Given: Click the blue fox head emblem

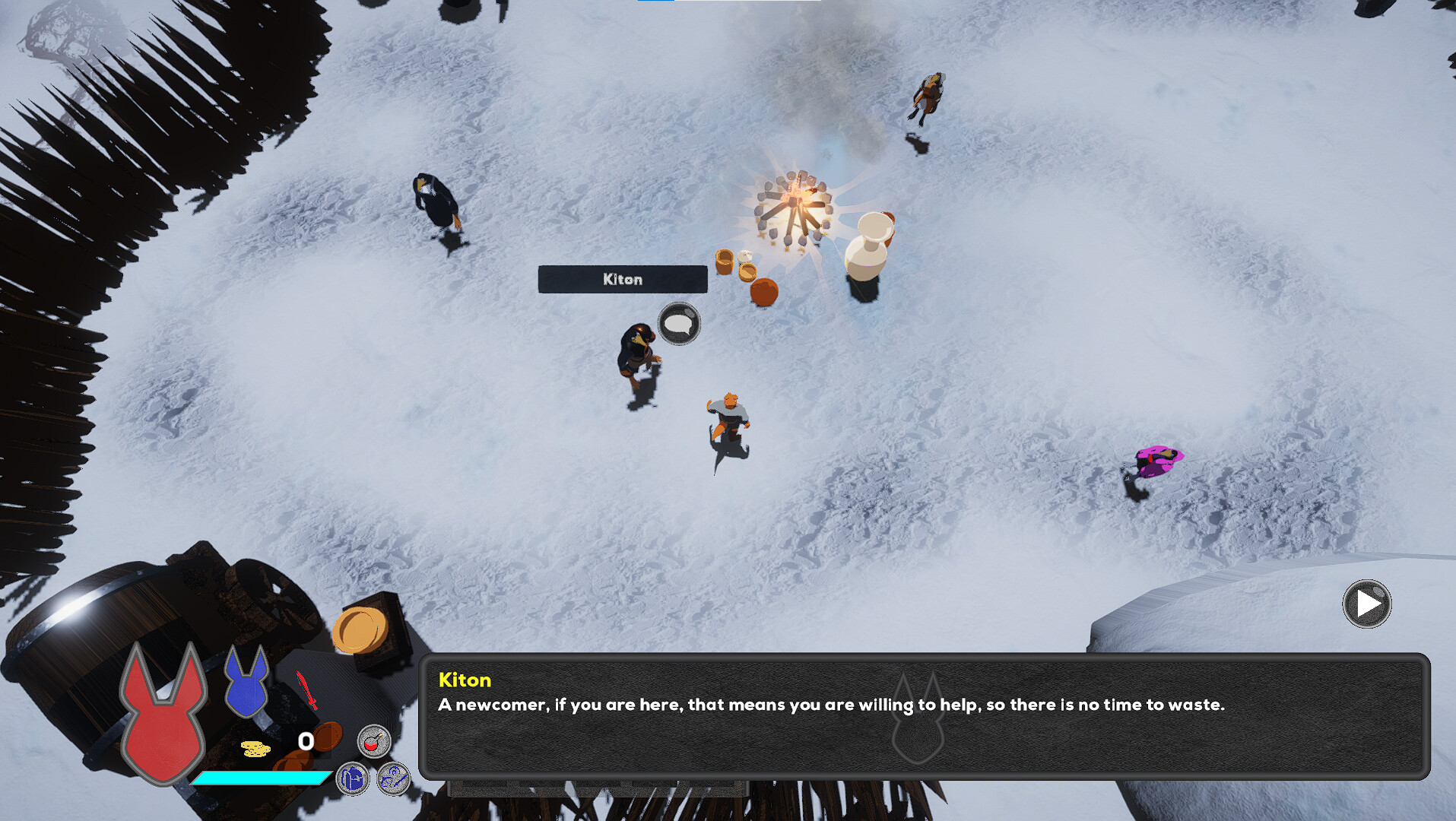Looking at the screenshot, I should pos(246,683).
